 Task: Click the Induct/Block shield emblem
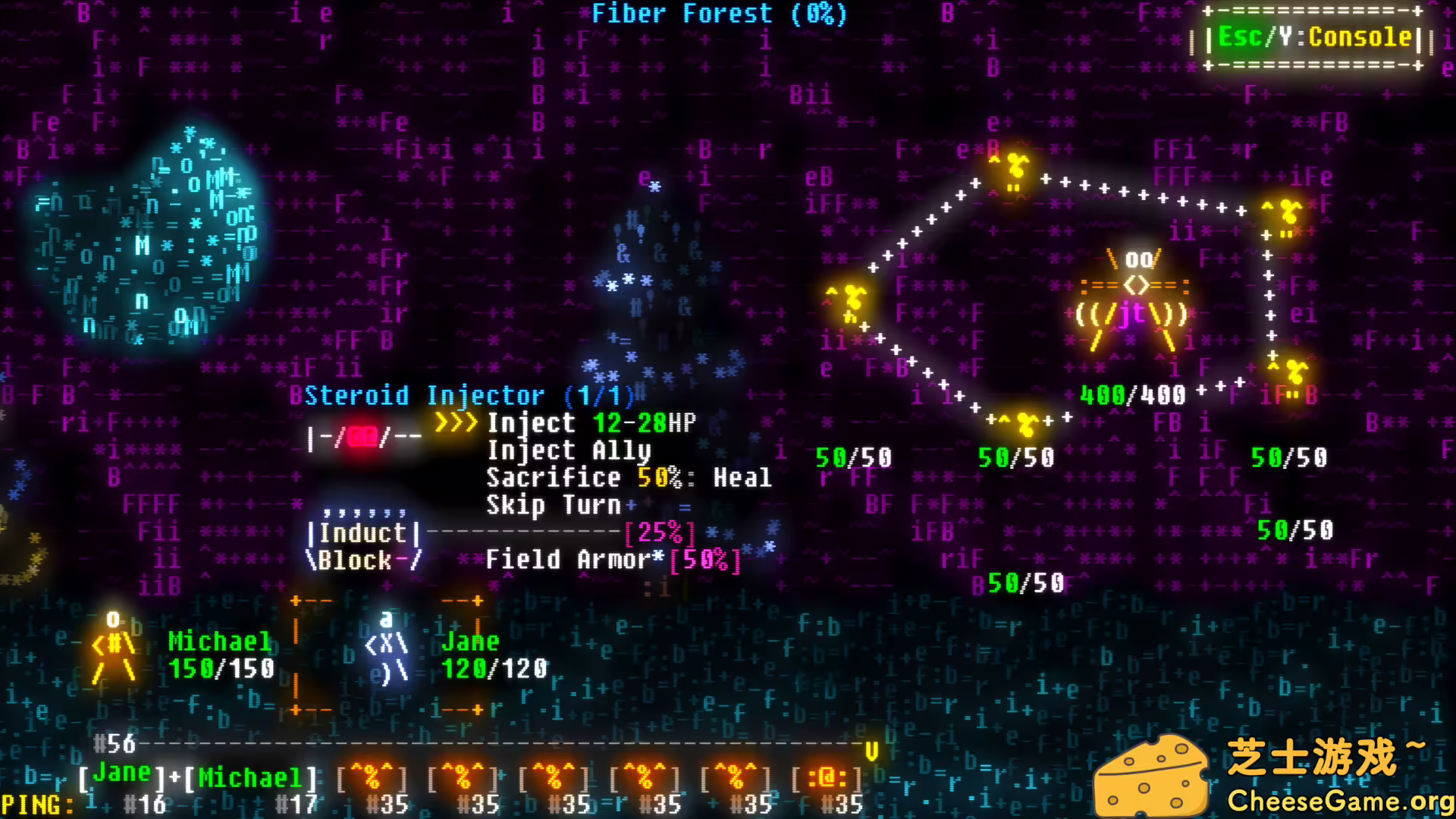[364, 546]
